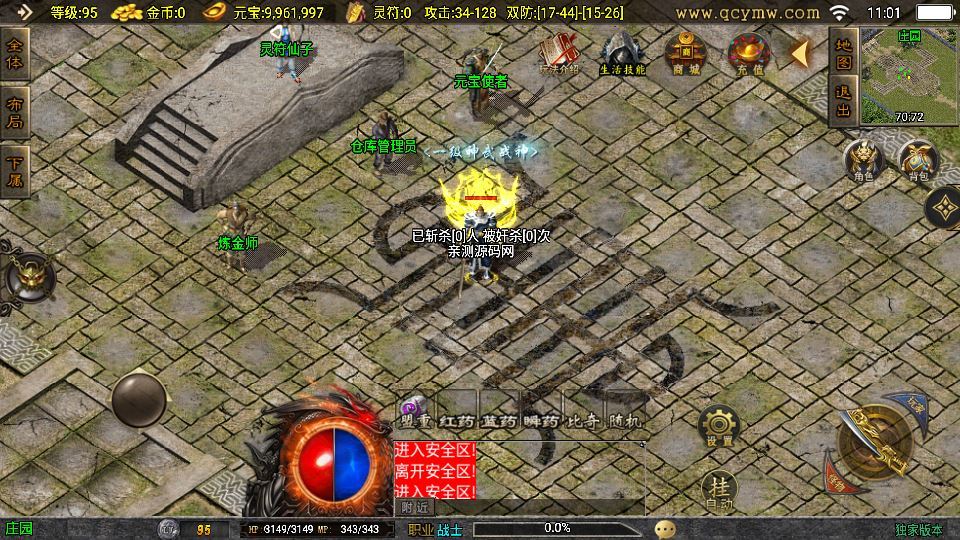This screenshot has height=540, width=960.
Task: Collapse the top icon row with the arrow
Action: coord(801,52)
